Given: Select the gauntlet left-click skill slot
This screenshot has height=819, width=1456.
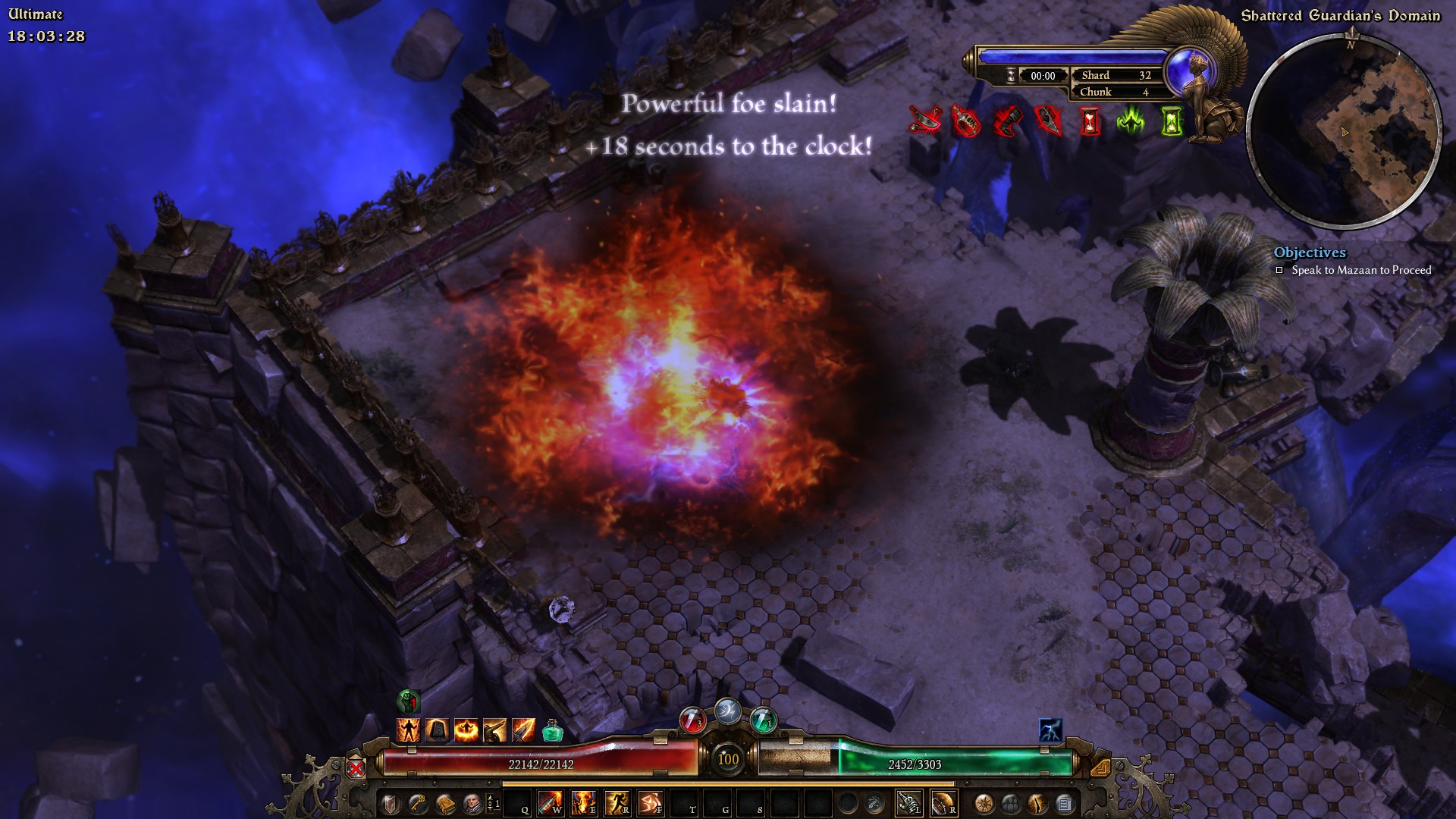Looking at the screenshot, I should pyautogui.click(x=909, y=803).
